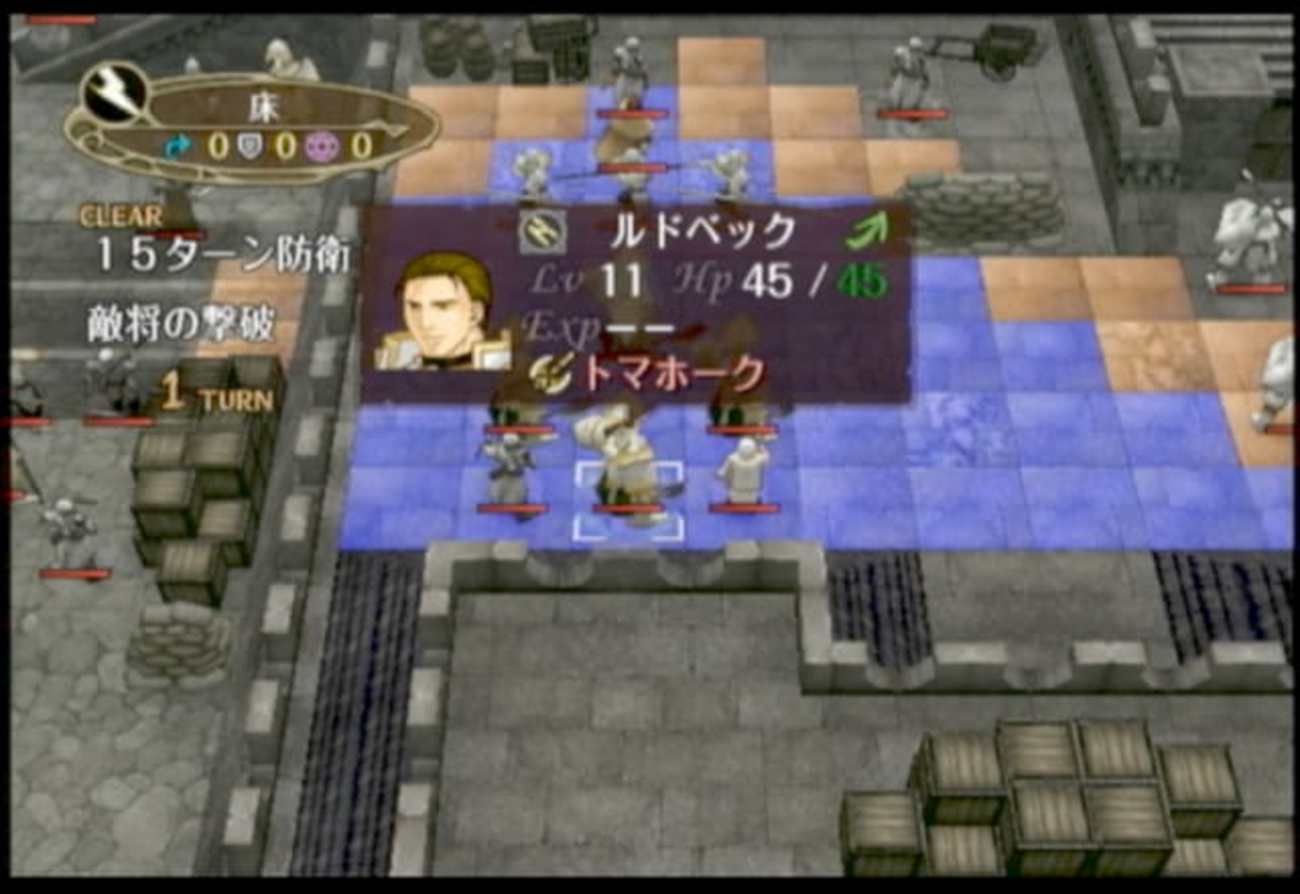Screen dimensions: 1300x894
Task: Show the 15-turn defense objective
Action: (222, 257)
